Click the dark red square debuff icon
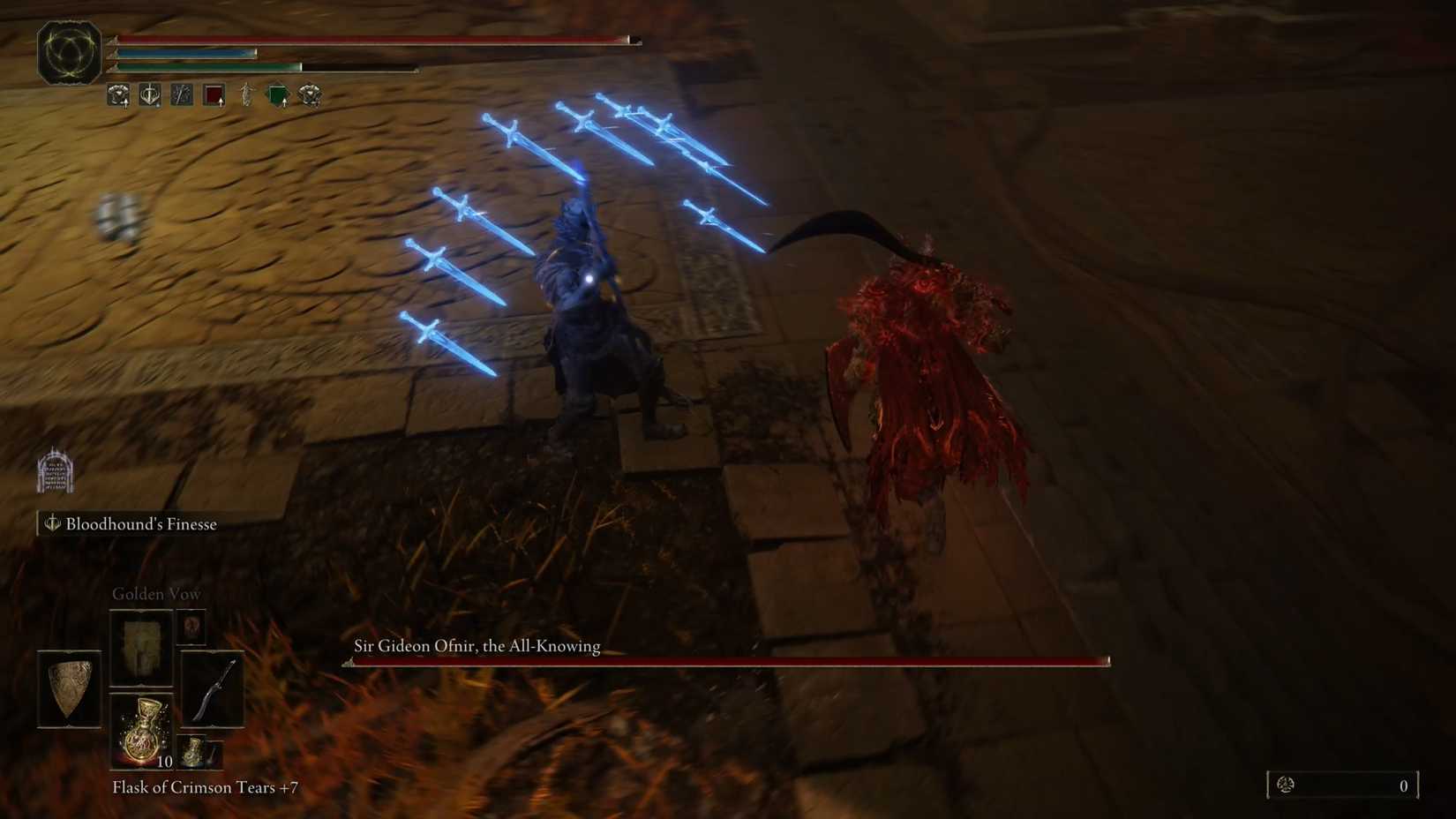This screenshot has width=1456, height=819. (214, 94)
